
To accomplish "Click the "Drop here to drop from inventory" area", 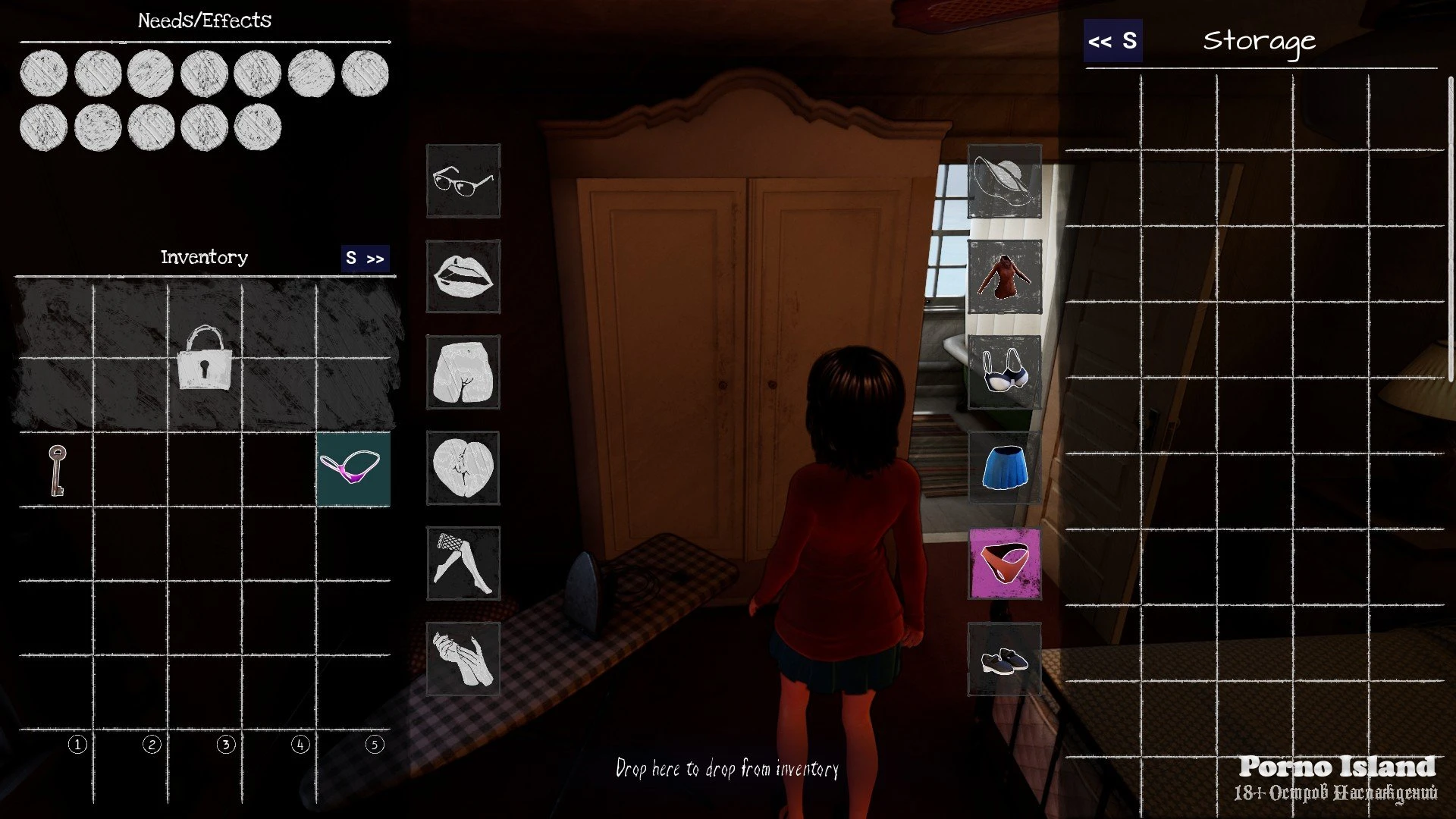I will 726,769.
